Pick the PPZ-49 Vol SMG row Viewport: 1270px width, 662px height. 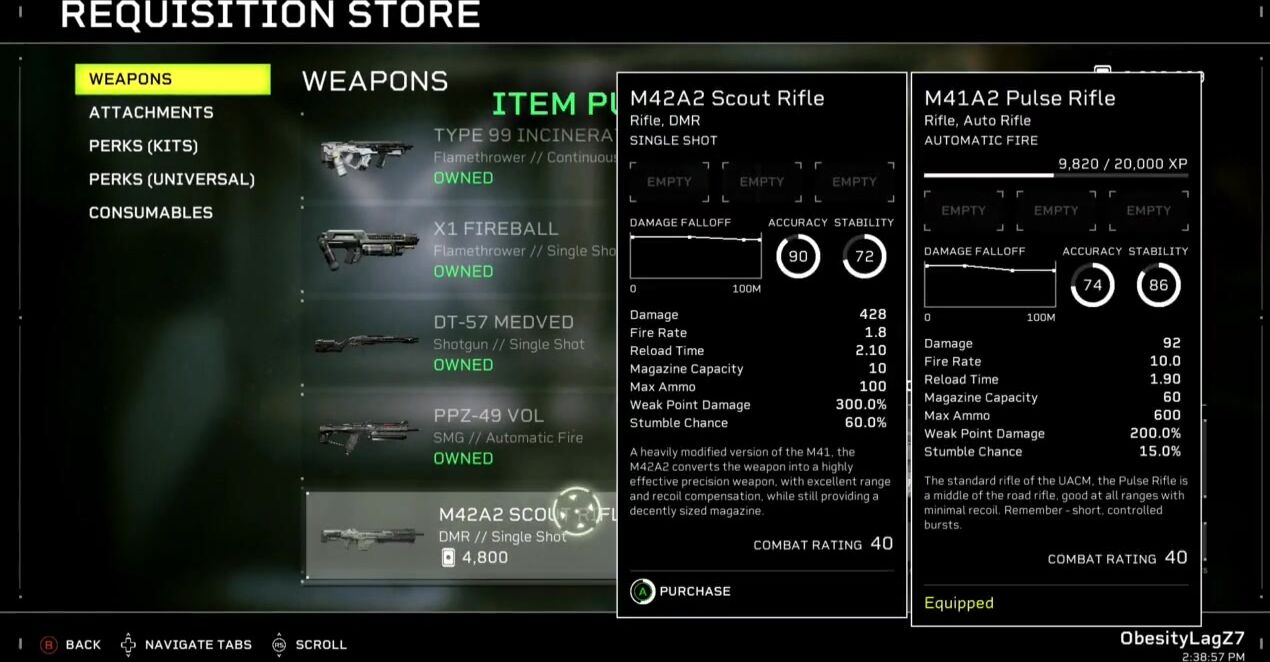tap(460, 436)
